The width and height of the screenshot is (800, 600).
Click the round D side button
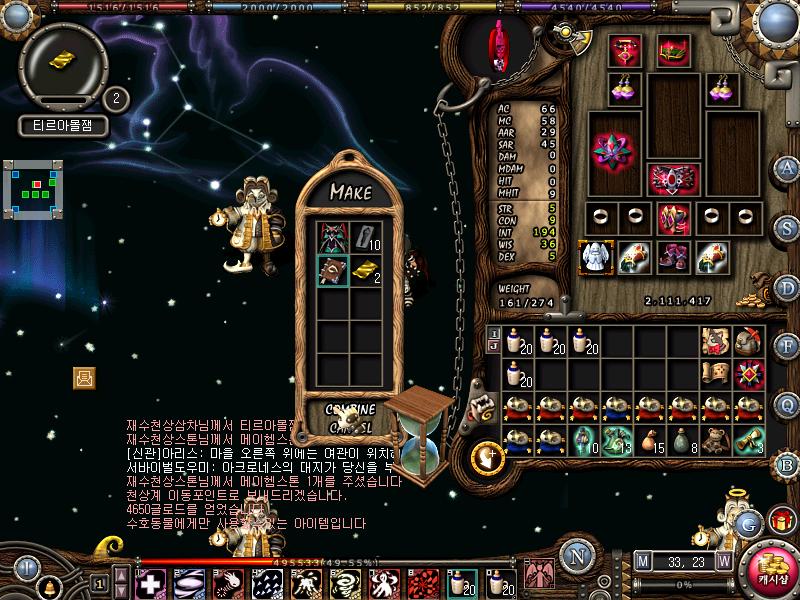coord(787,288)
